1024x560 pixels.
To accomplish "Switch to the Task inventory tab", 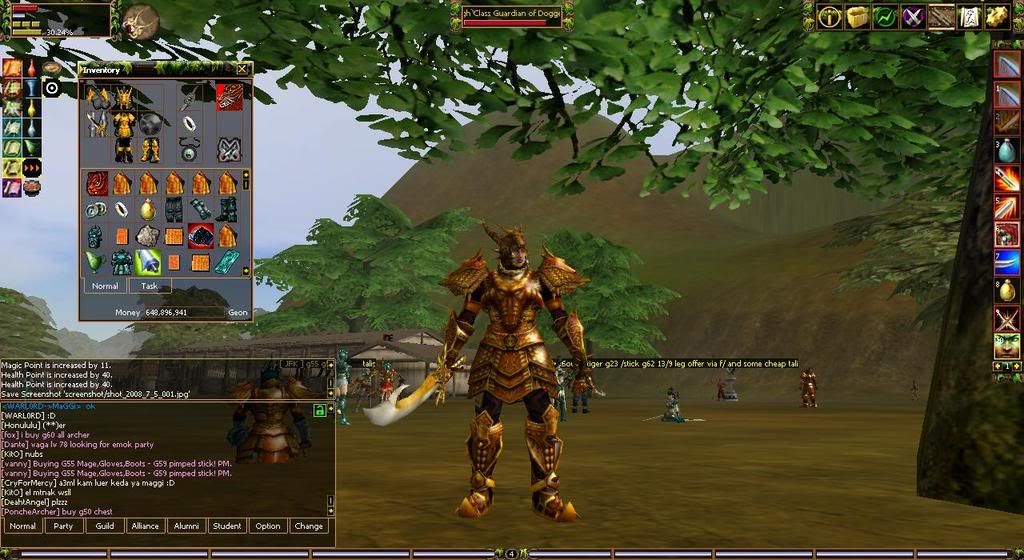I will (x=149, y=286).
